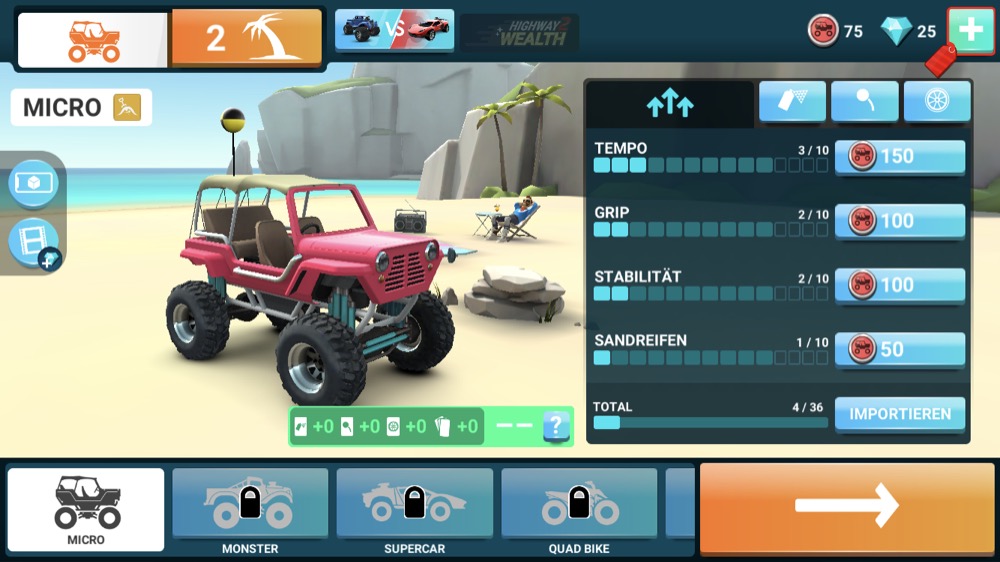Viewport: 1000px width, 562px height.
Task: Switch to the wheel rims tab
Action: point(937,102)
